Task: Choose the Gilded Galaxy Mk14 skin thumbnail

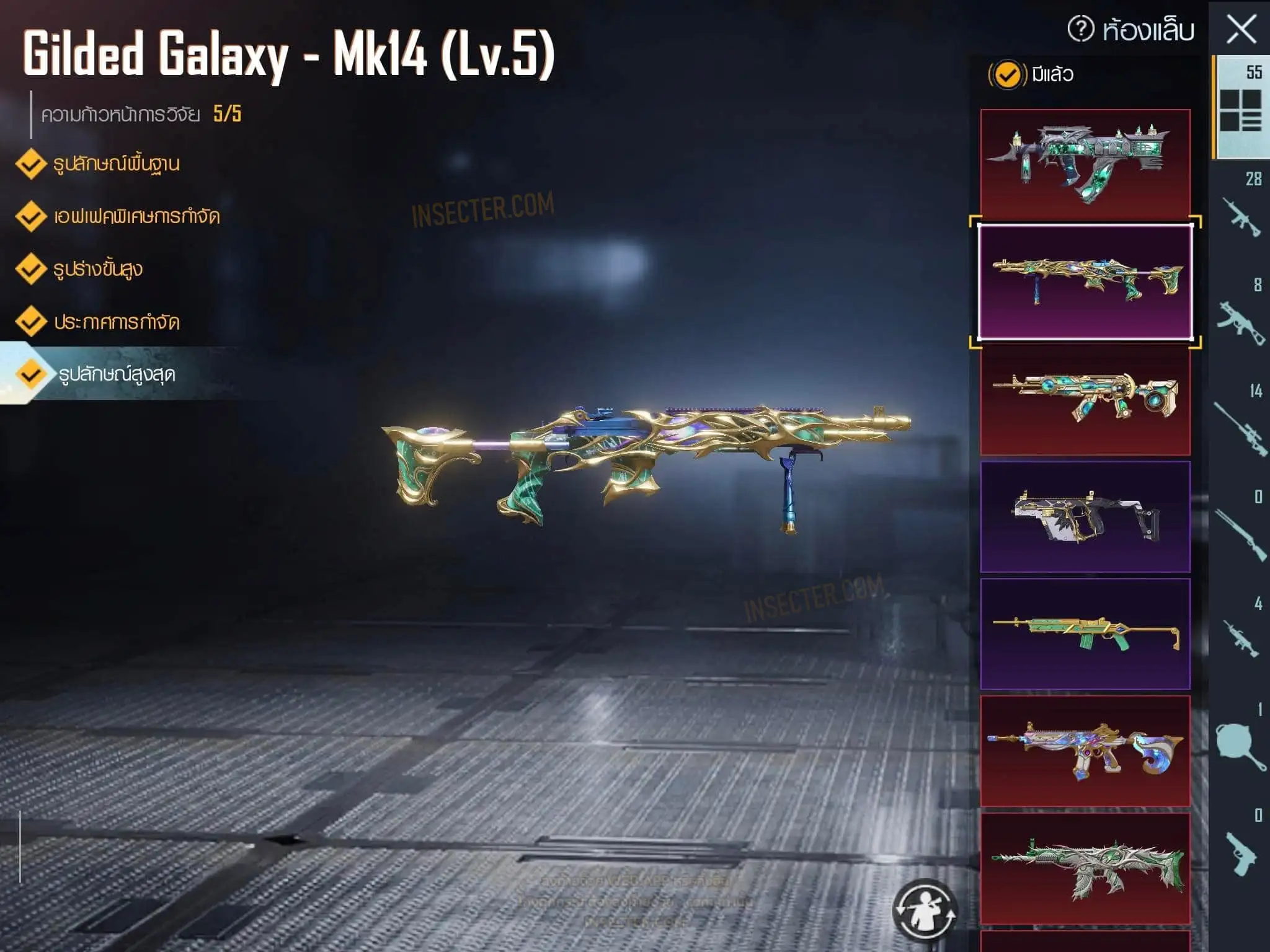Action: (x=1085, y=282)
